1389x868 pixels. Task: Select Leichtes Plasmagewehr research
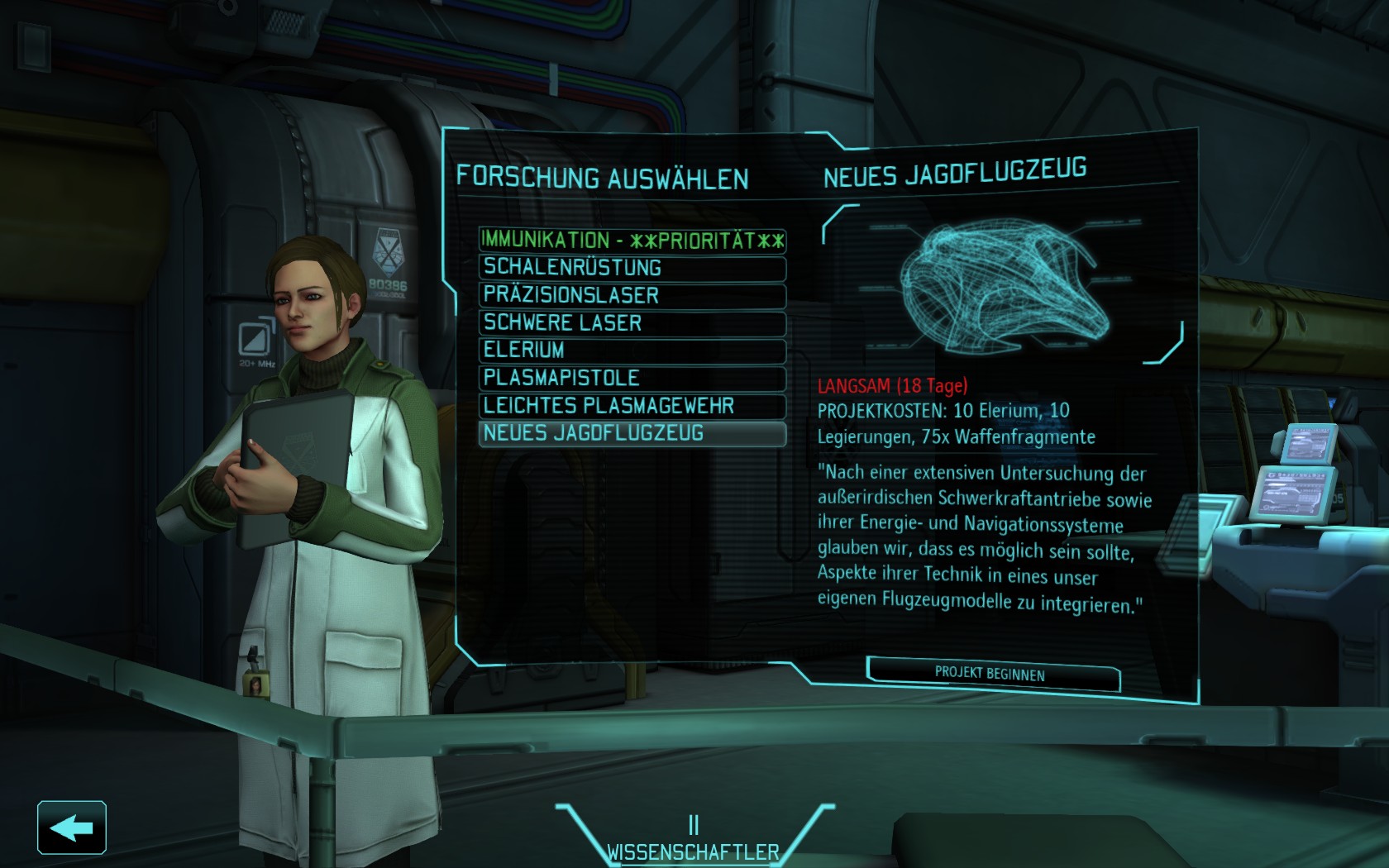pyautogui.click(x=632, y=406)
